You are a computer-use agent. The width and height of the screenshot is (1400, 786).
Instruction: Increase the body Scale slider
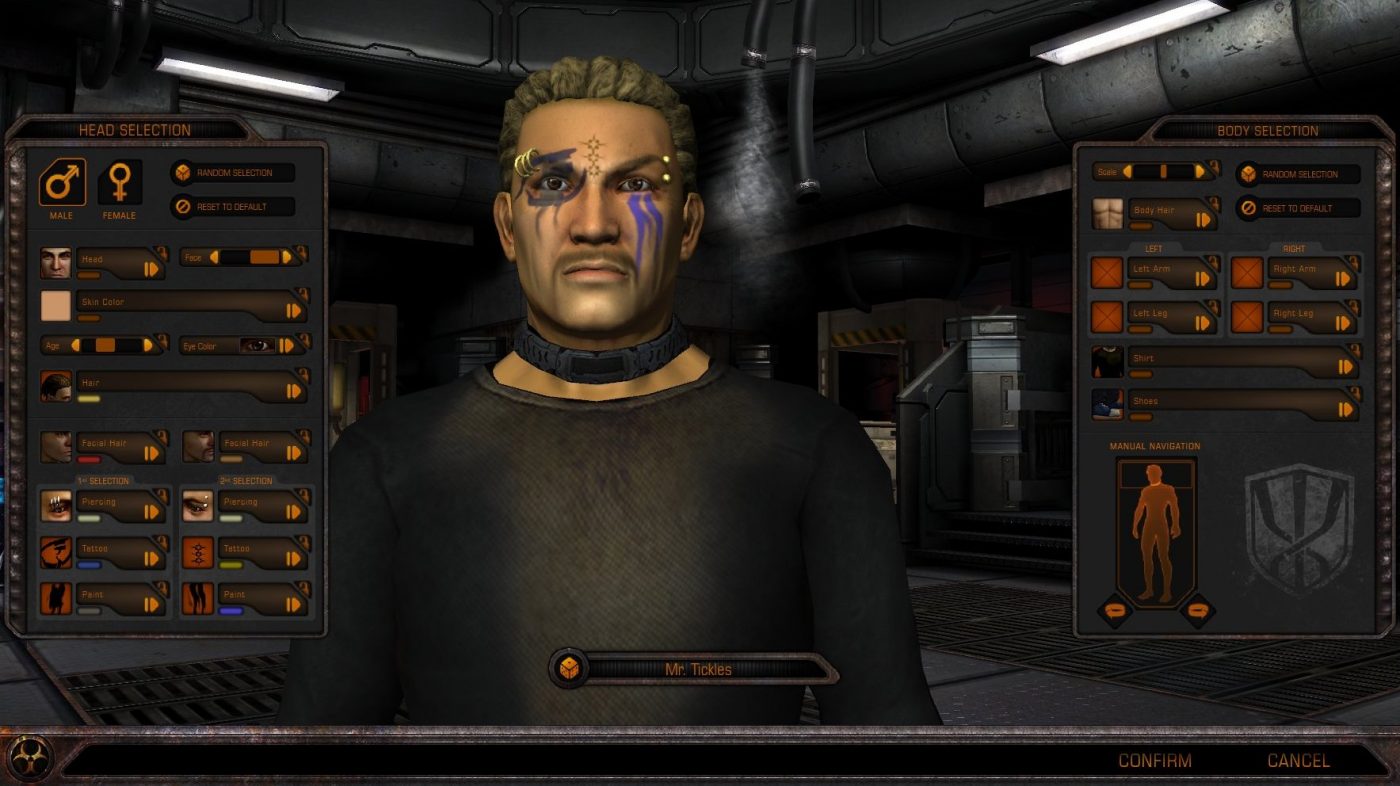(1200, 171)
